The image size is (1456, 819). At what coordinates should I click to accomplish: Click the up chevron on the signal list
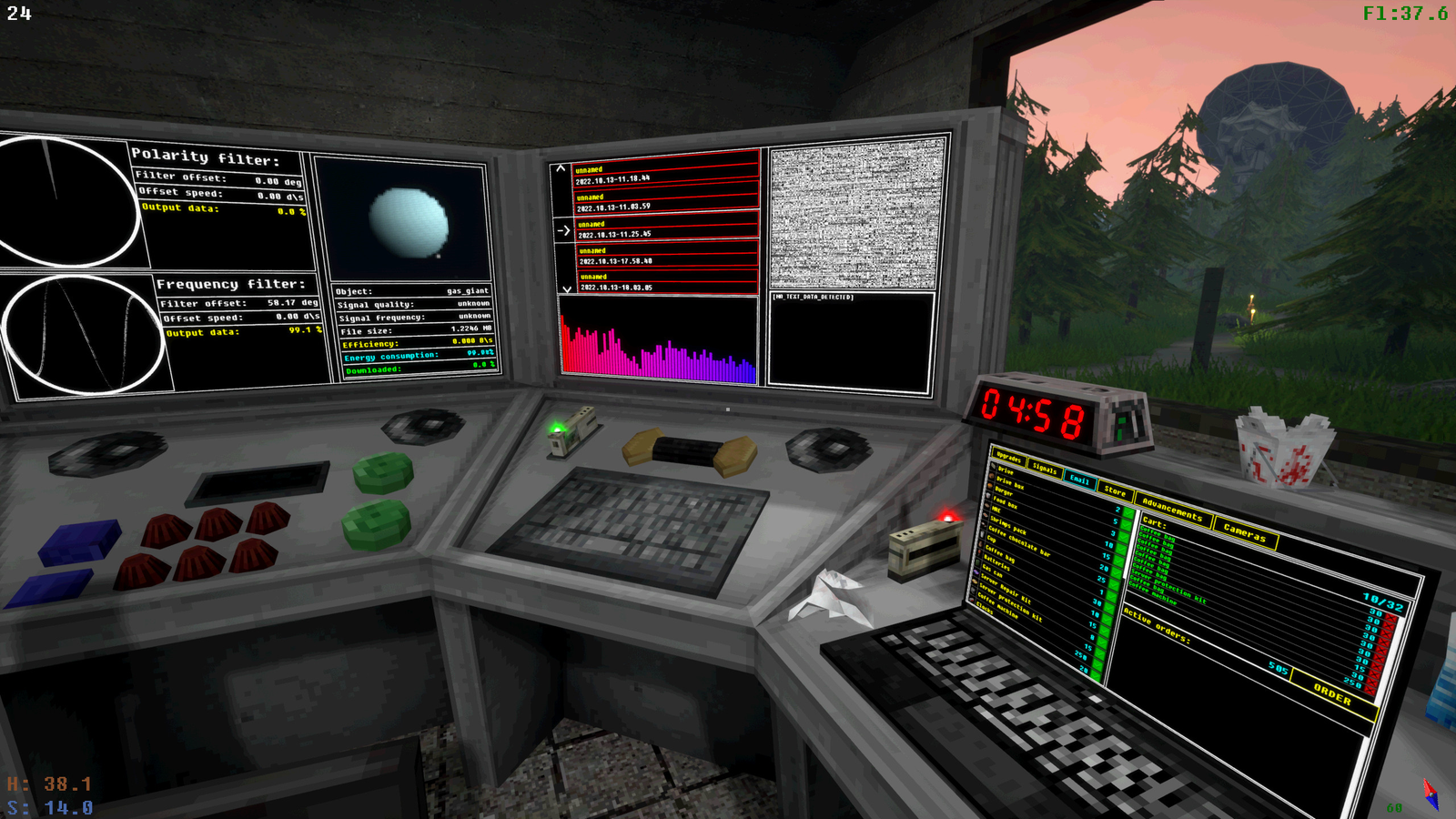click(x=561, y=168)
